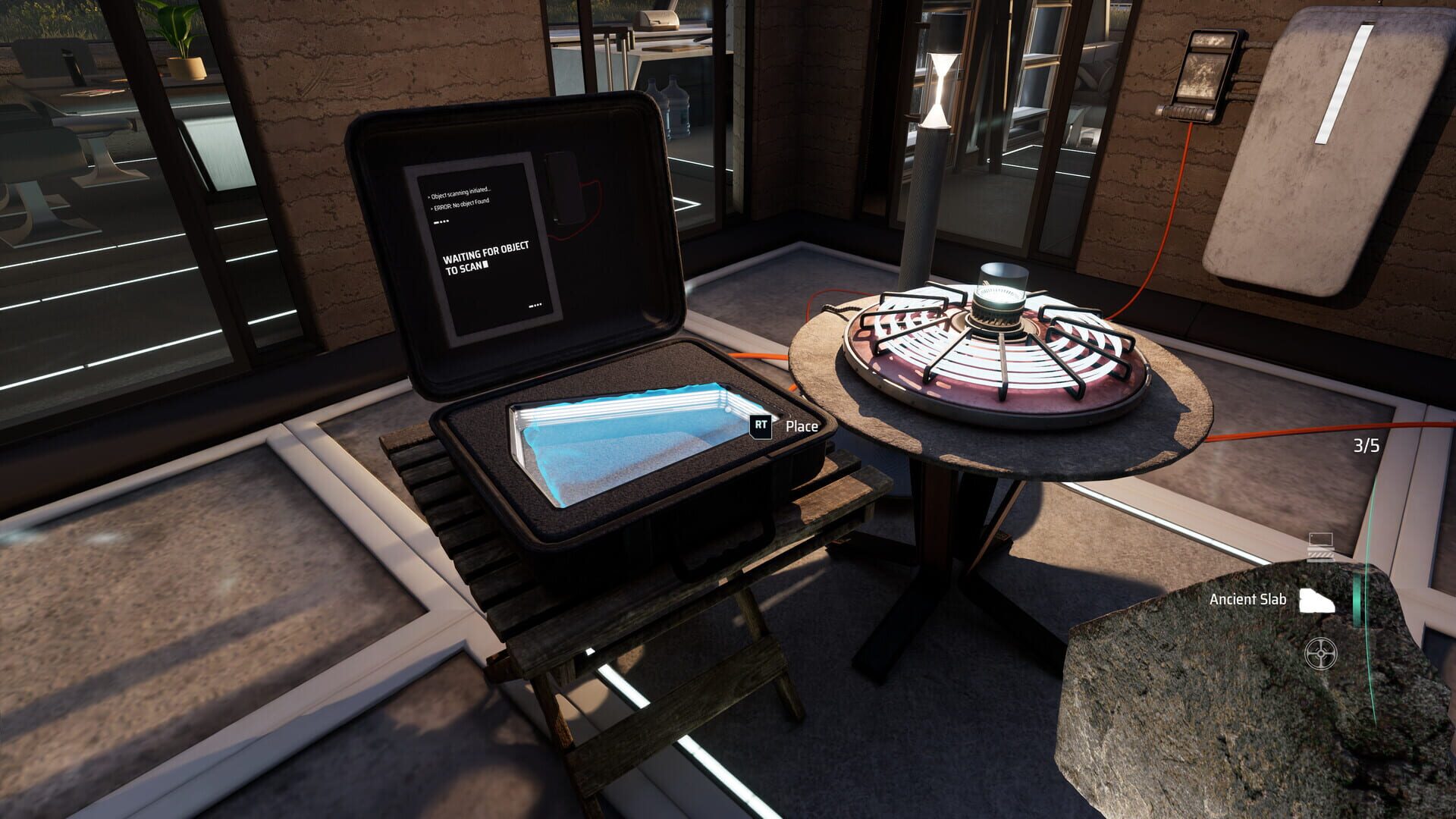Screen dimensions: 1456x819
Task: Click the loading dots on the scanner screen
Action: pyautogui.click(x=441, y=221)
